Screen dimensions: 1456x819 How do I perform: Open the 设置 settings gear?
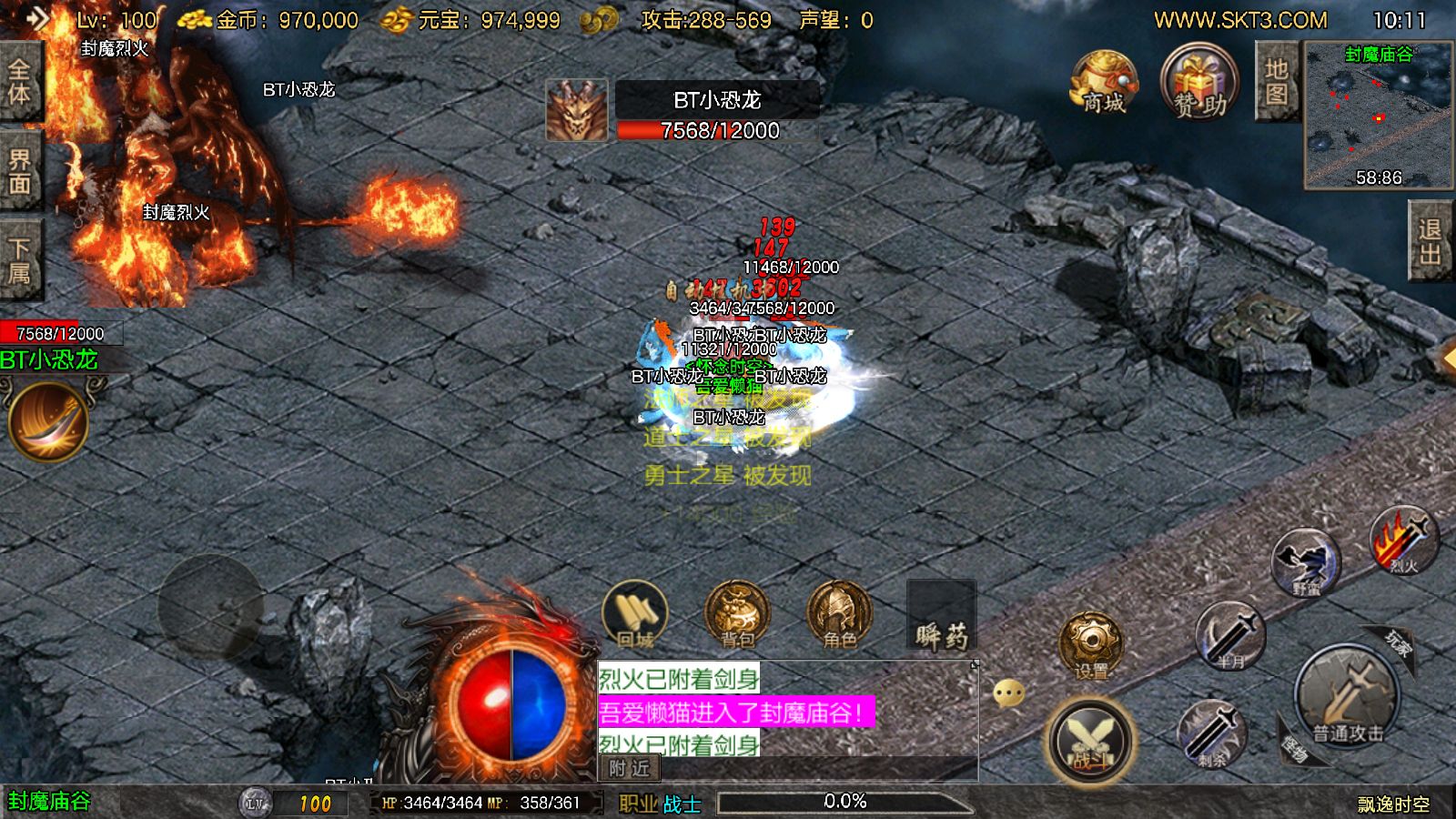(x=1090, y=644)
